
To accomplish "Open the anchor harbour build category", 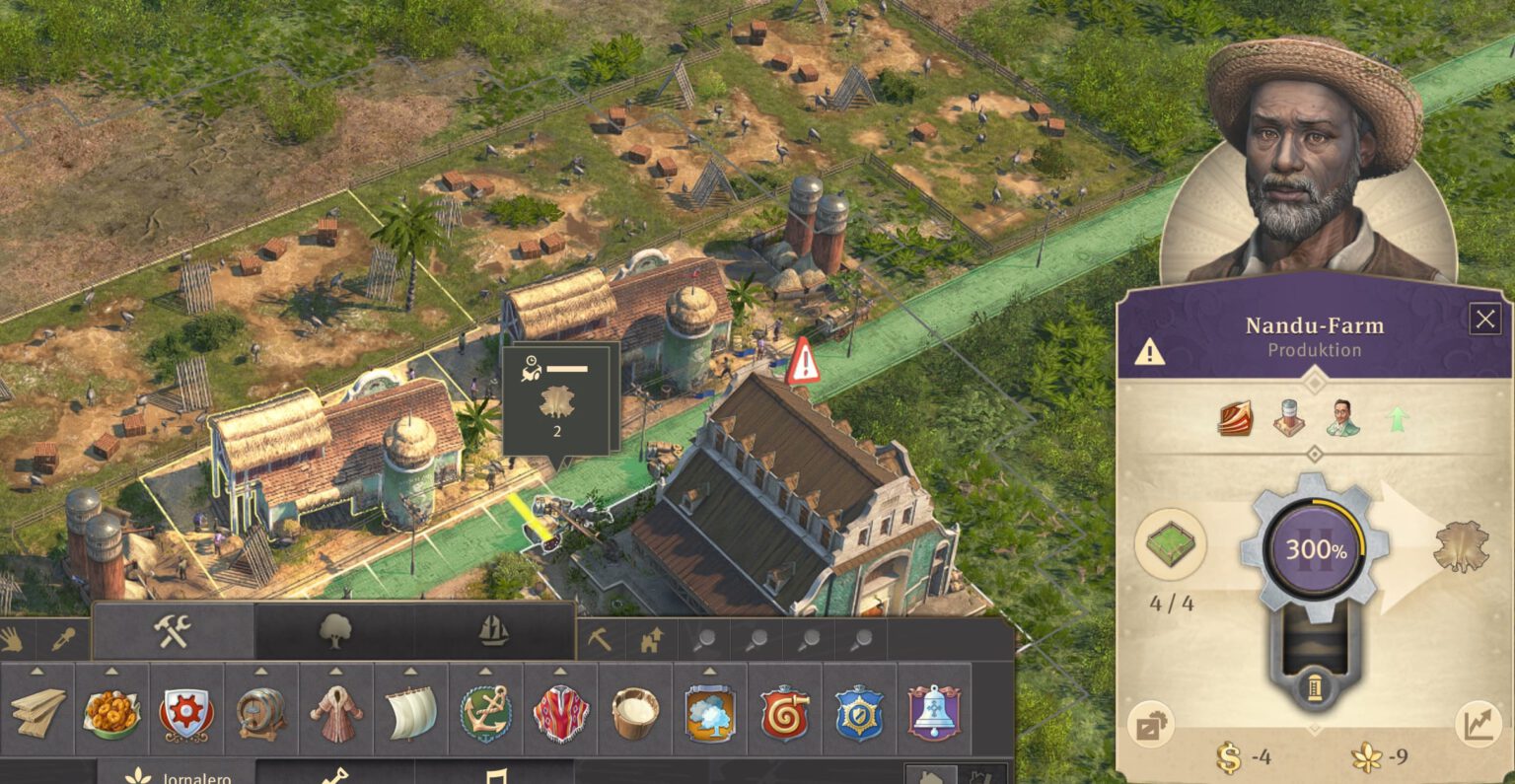I will (x=486, y=712).
